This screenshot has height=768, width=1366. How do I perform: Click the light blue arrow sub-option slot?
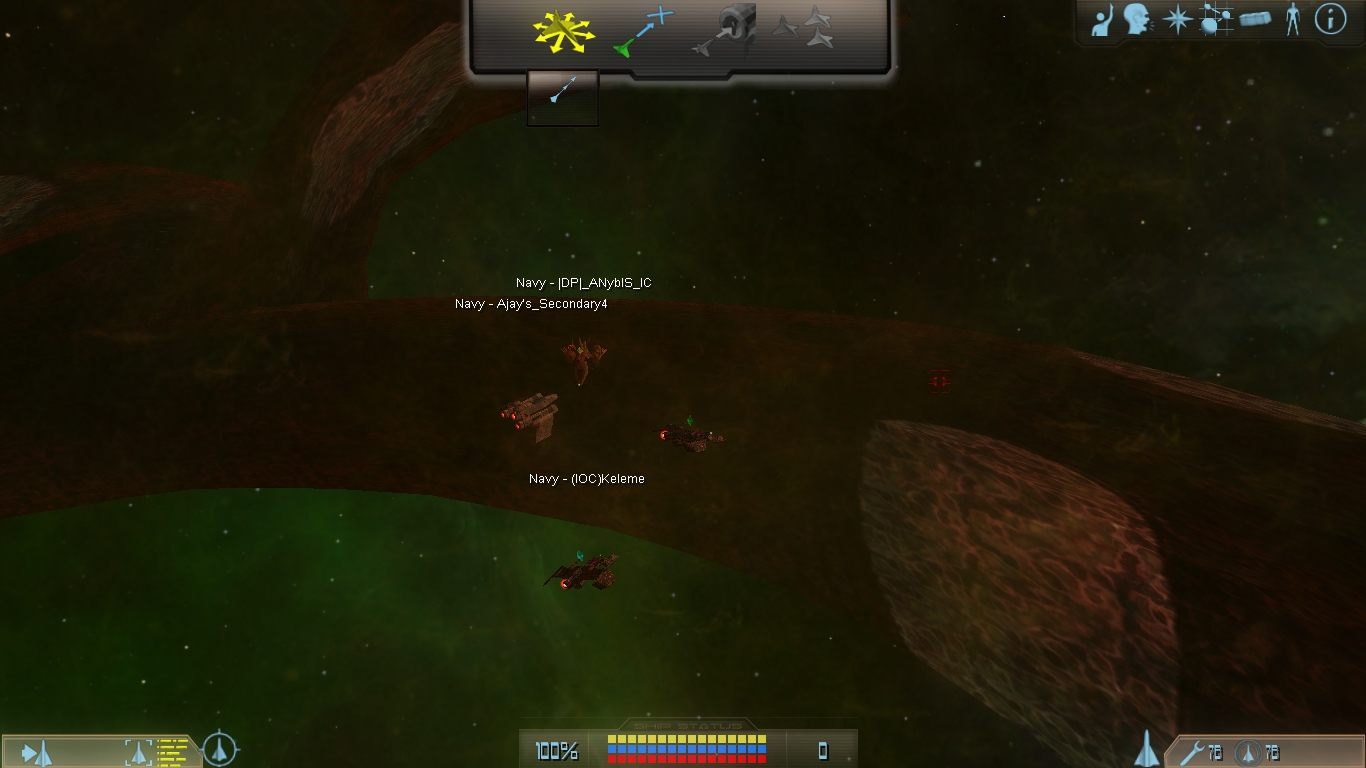[562, 97]
